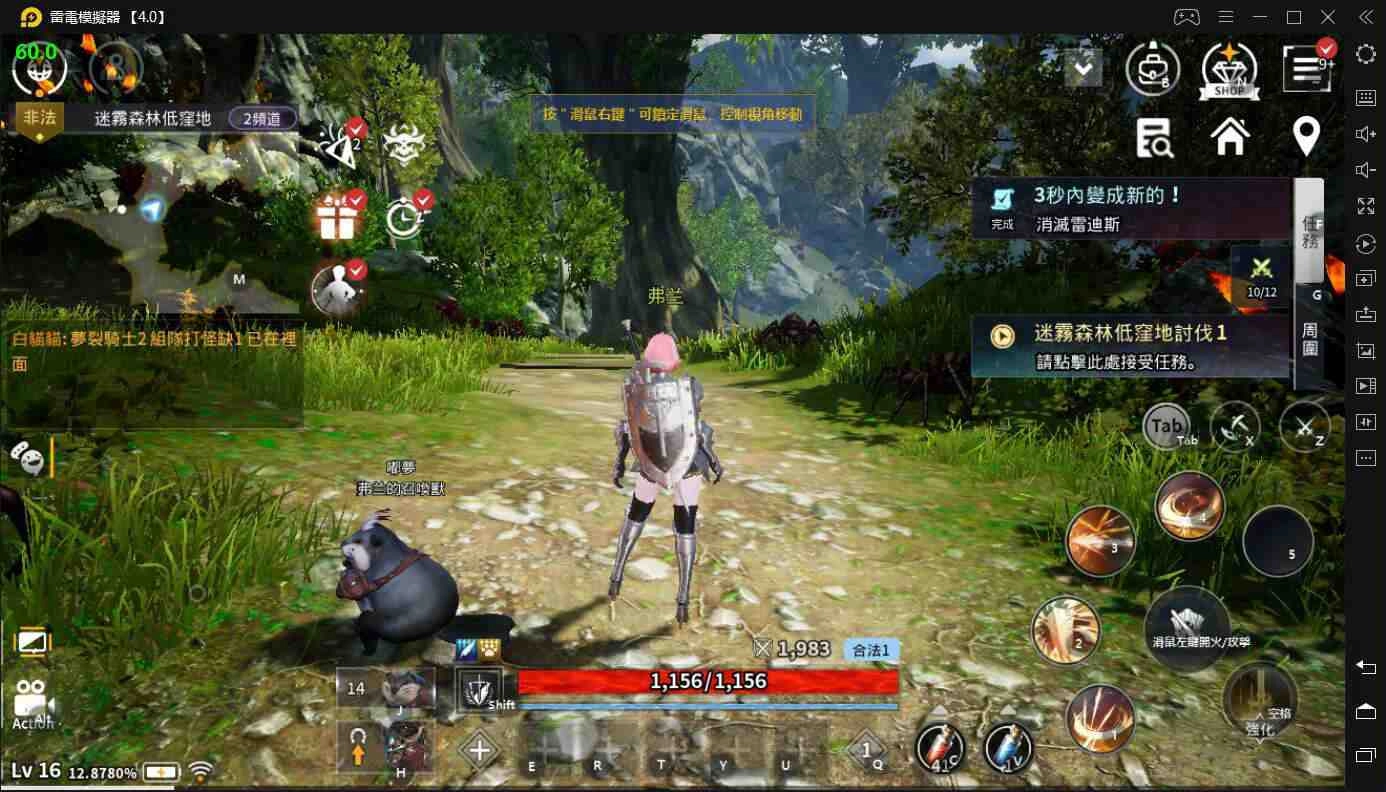
Task: Switch to the 周圍 tab
Action: 1310,339
